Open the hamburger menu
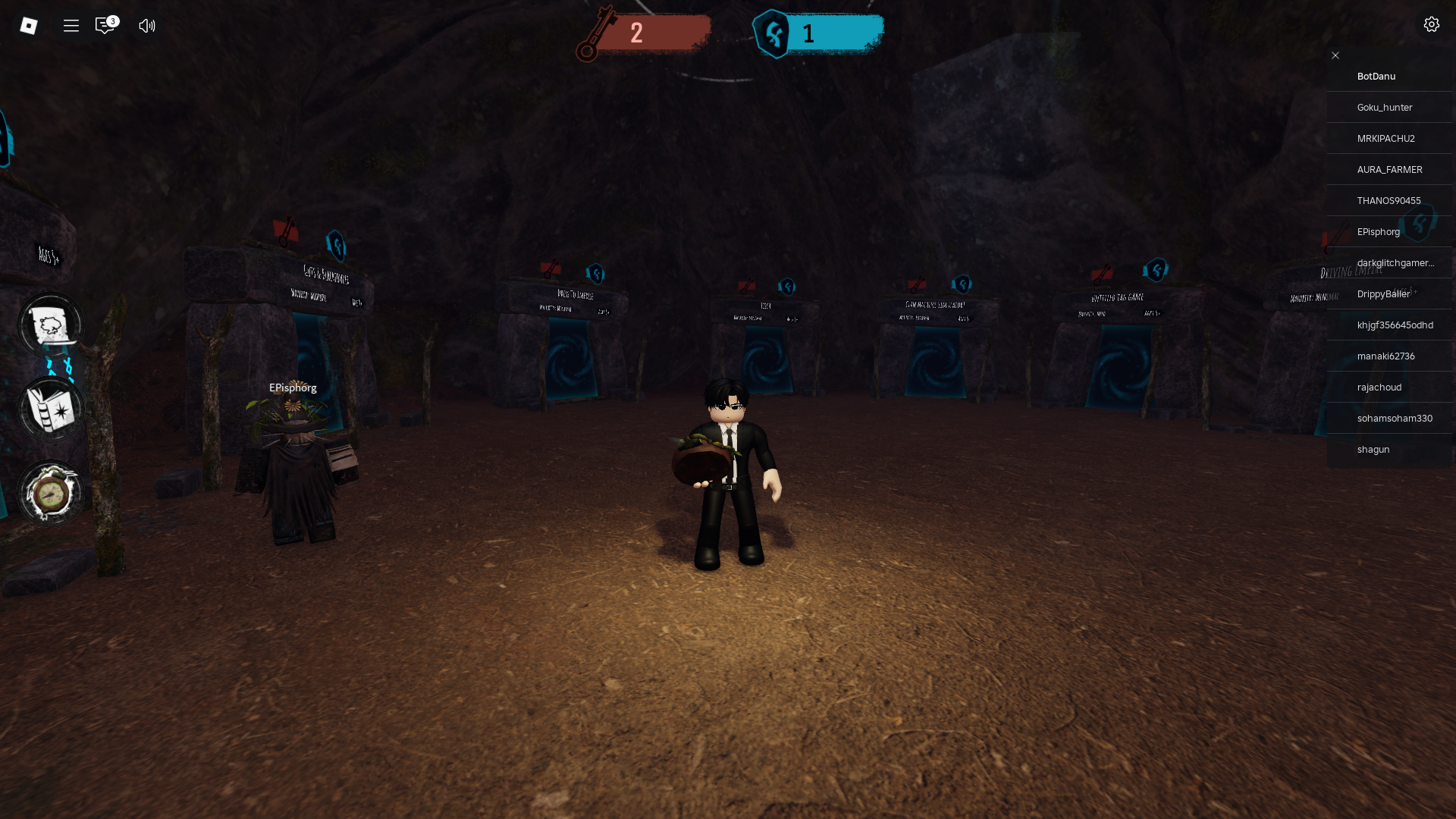The width and height of the screenshot is (1456, 819). 71,26
